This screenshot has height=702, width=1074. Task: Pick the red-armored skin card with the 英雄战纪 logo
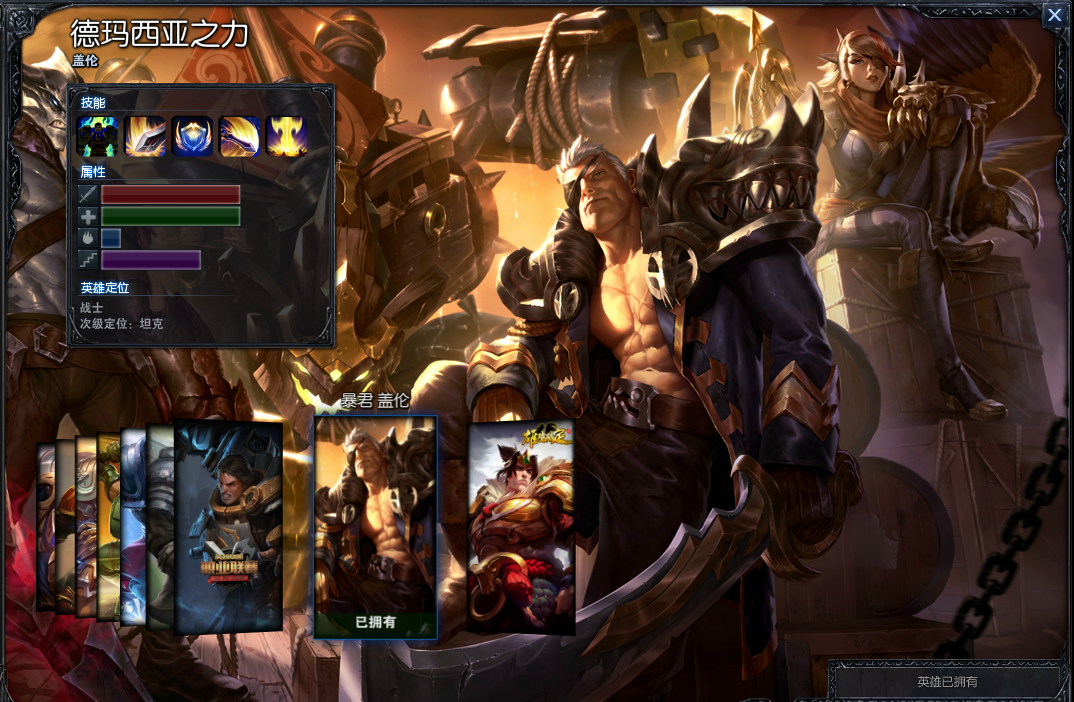pyautogui.click(x=521, y=527)
